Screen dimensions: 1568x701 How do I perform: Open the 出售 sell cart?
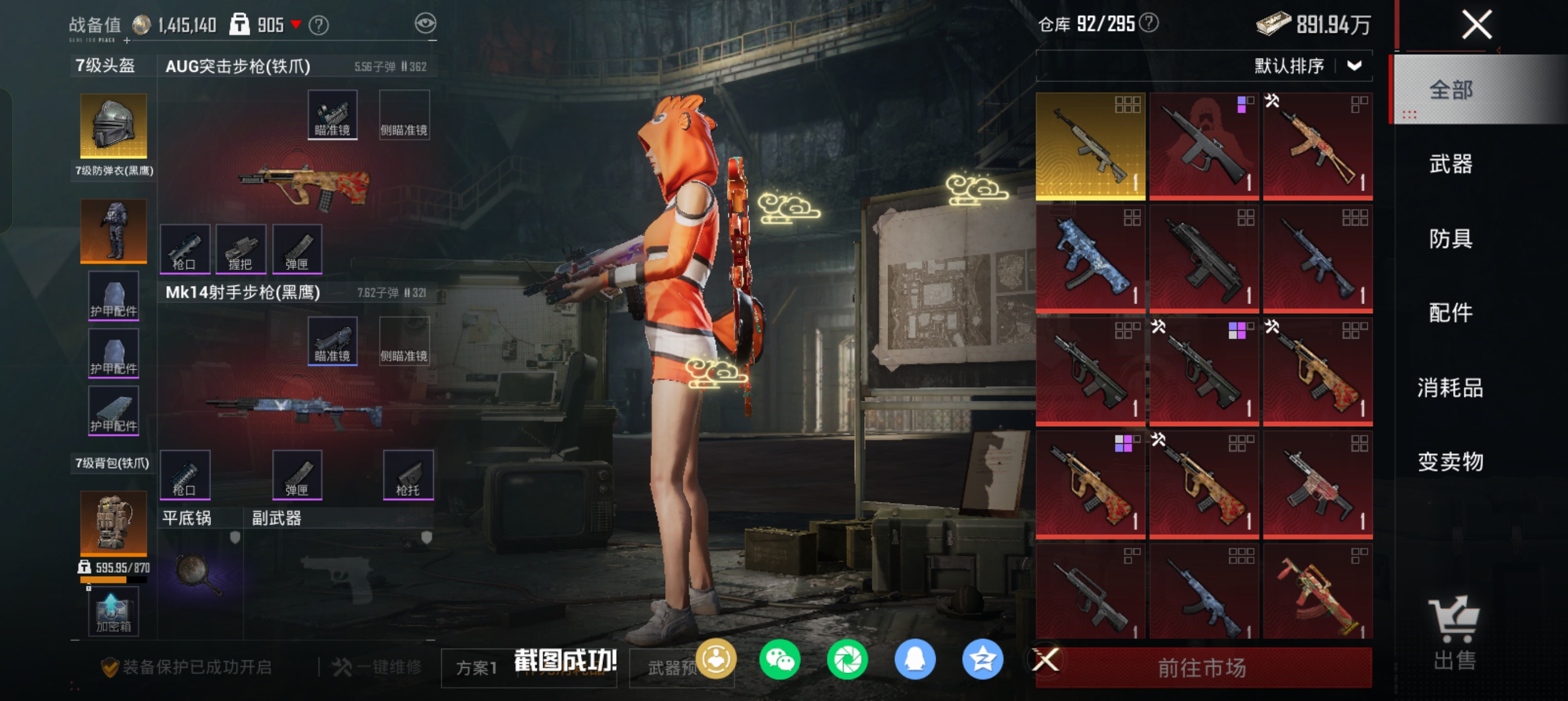[1454, 633]
